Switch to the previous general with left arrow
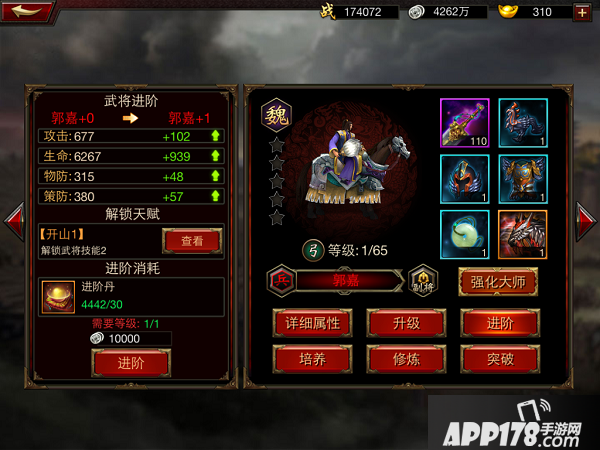 click(13, 222)
